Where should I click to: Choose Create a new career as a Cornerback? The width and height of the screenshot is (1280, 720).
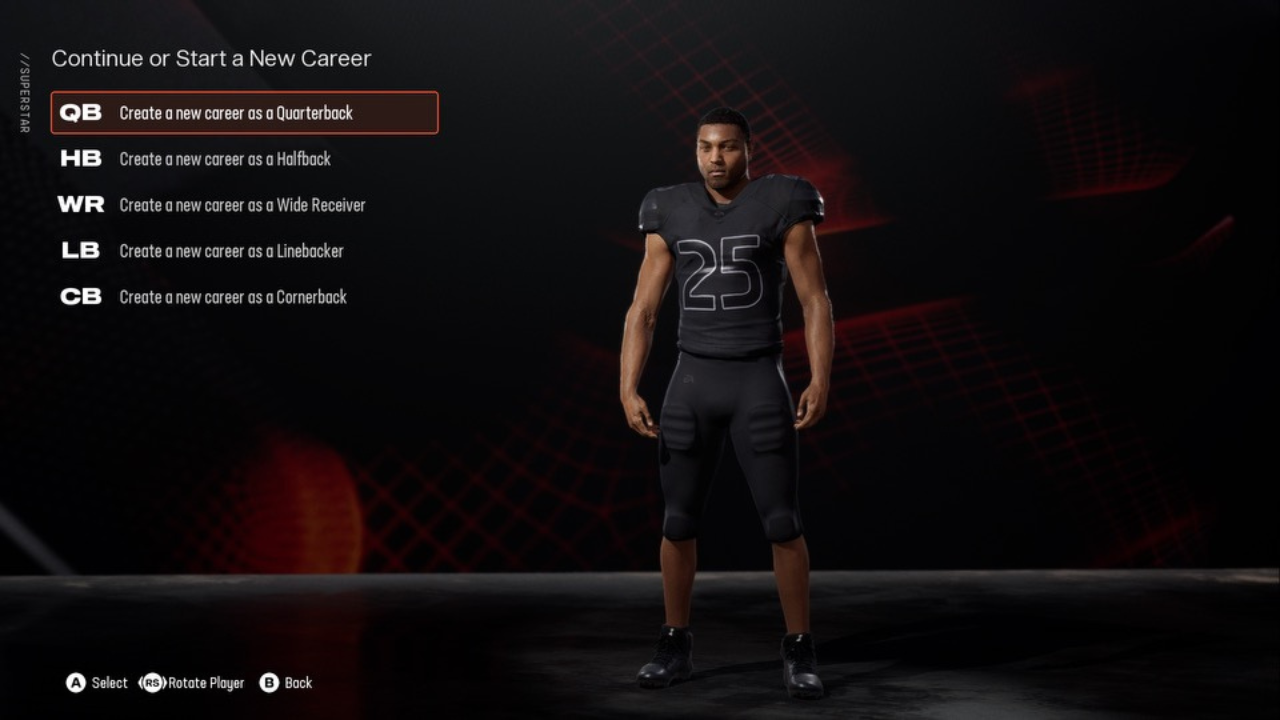pyautogui.click(x=232, y=297)
